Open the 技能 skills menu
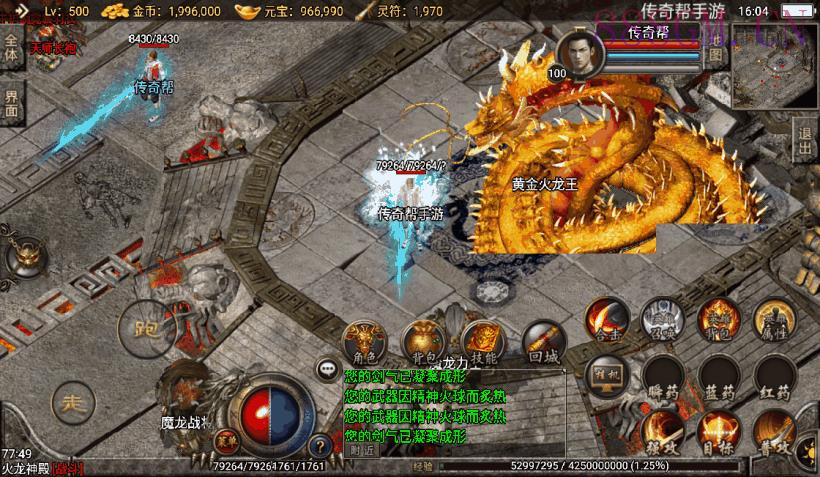The image size is (820, 477). pyautogui.click(x=481, y=340)
